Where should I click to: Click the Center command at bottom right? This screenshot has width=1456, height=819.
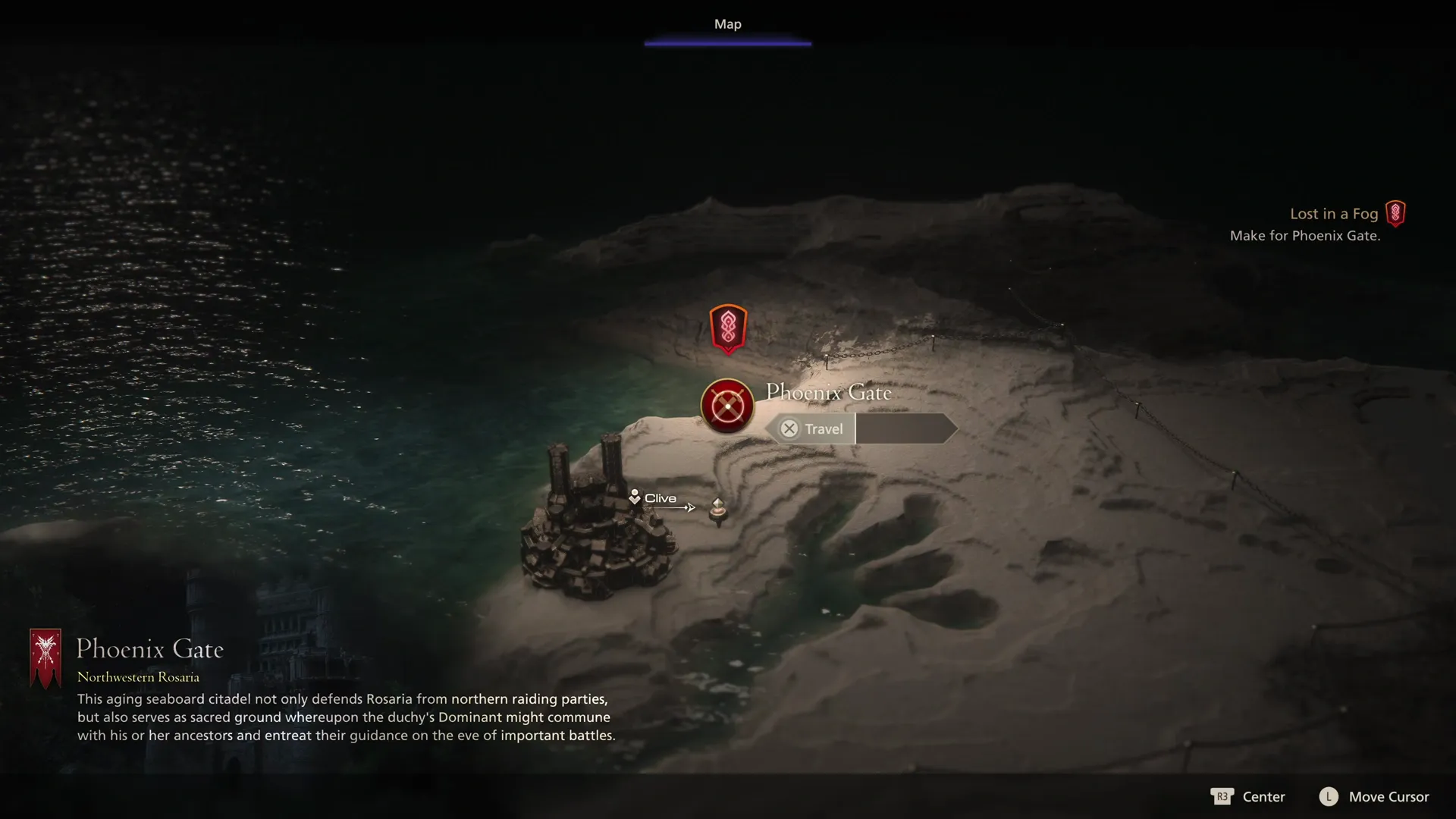coord(1265,797)
